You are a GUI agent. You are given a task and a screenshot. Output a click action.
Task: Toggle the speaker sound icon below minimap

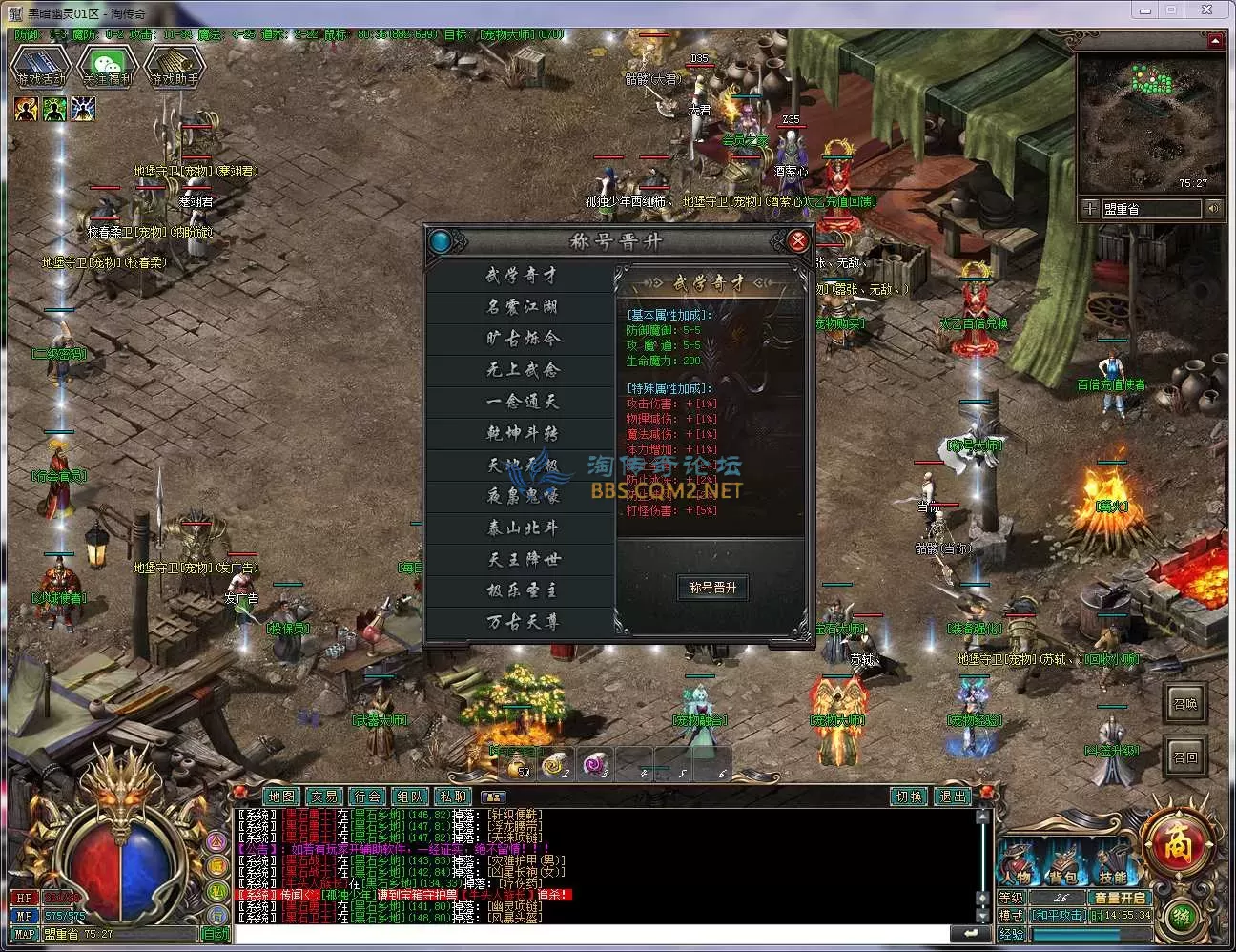(1213, 208)
